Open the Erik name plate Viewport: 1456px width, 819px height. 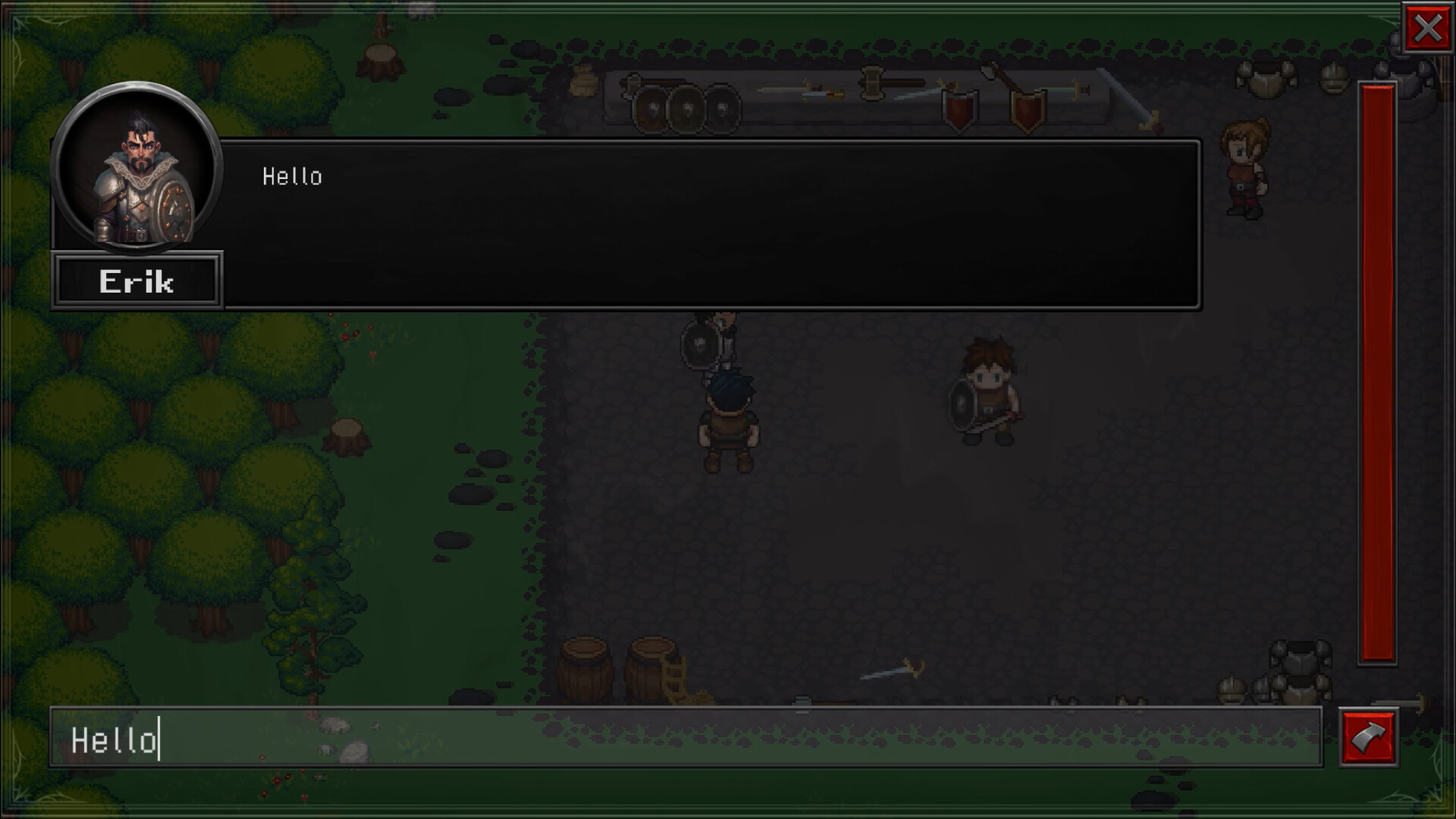point(137,281)
